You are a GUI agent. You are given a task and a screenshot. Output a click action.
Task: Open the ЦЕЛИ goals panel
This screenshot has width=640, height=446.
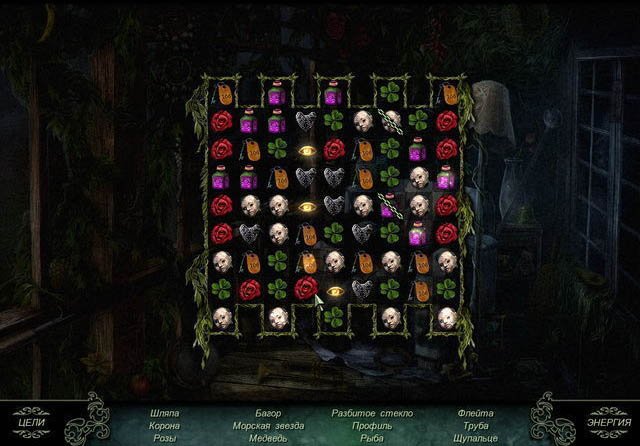tap(31, 421)
